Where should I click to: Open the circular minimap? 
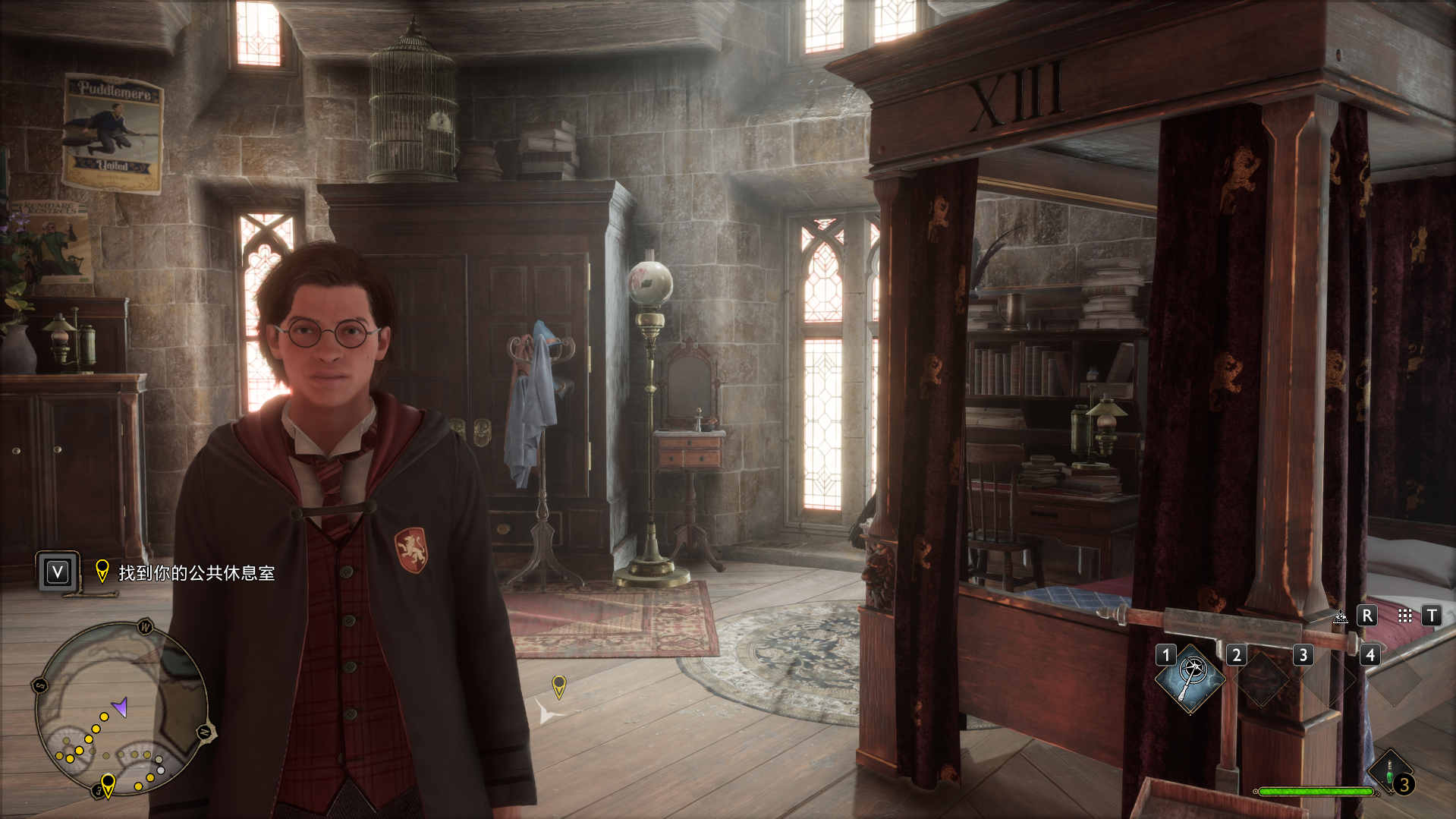(122, 707)
